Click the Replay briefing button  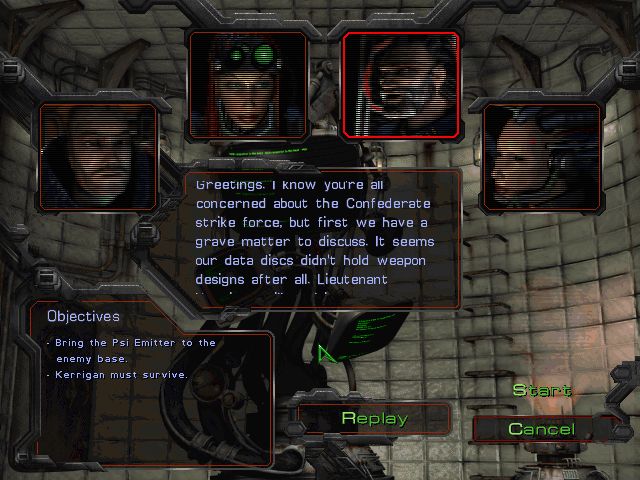(374, 418)
